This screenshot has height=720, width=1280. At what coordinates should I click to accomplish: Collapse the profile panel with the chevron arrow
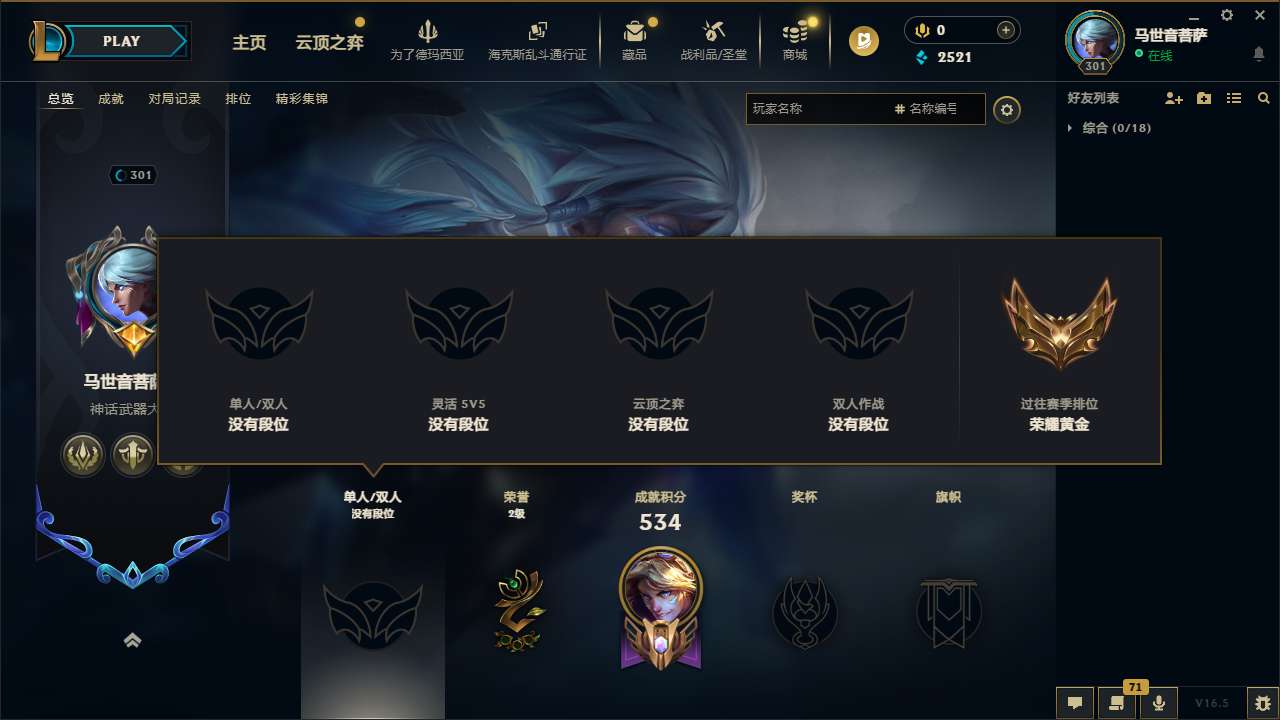(x=133, y=640)
